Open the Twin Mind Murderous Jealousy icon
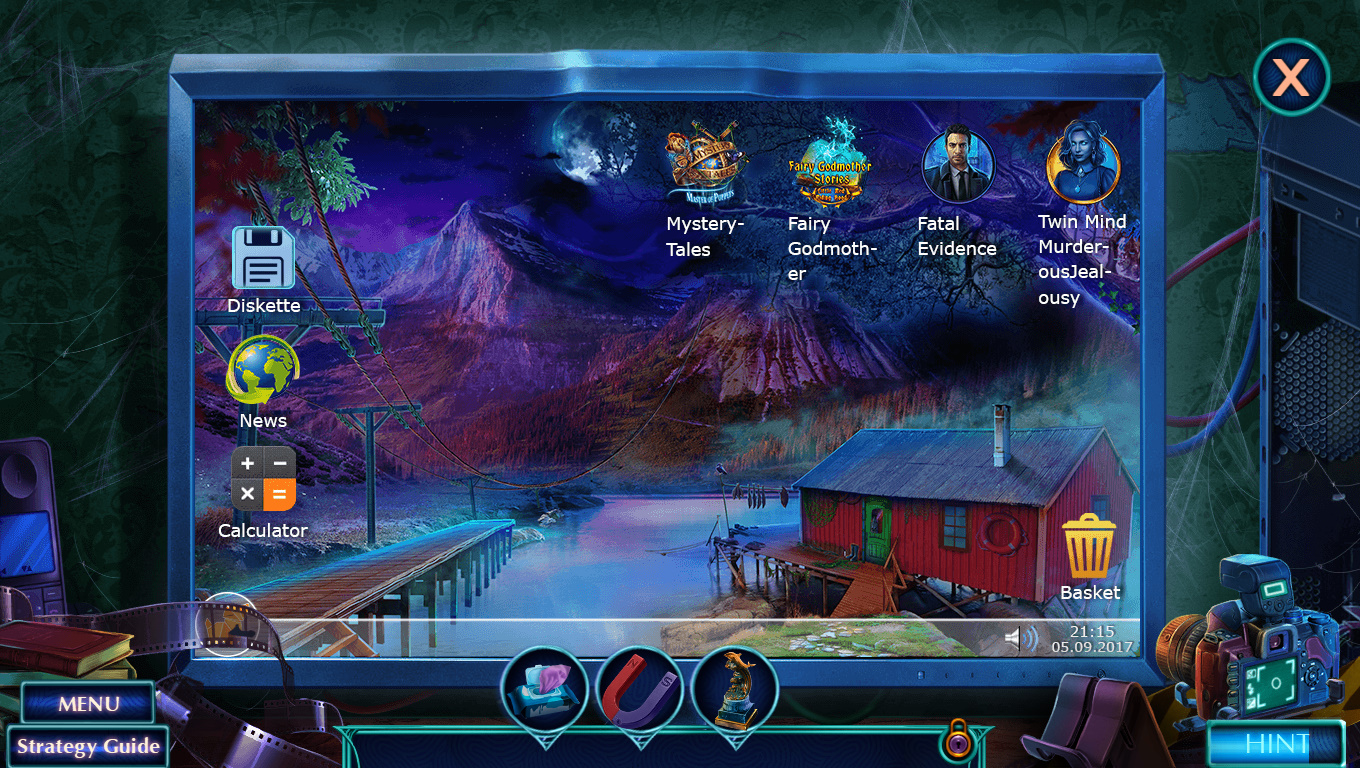Viewport: 1360px width, 768px height. pos(1082,162)
